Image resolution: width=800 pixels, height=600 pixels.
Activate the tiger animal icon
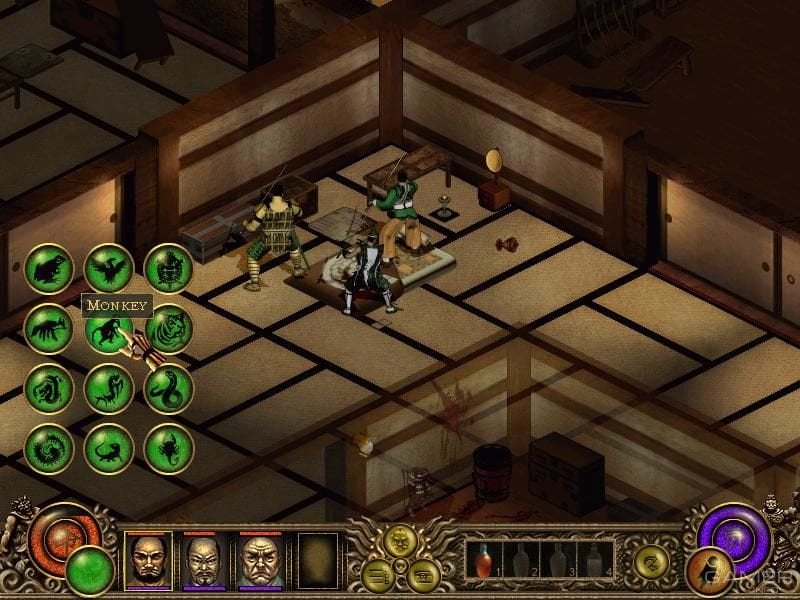pos(168,329)
